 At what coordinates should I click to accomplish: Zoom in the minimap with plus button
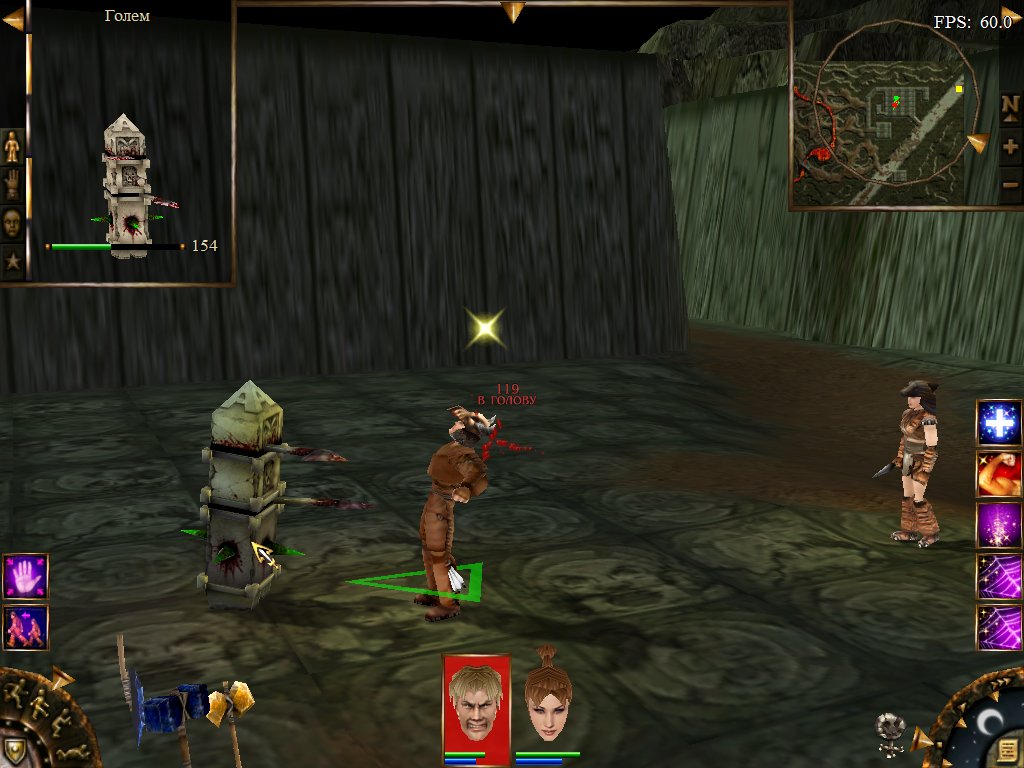tap(1010, 146)
